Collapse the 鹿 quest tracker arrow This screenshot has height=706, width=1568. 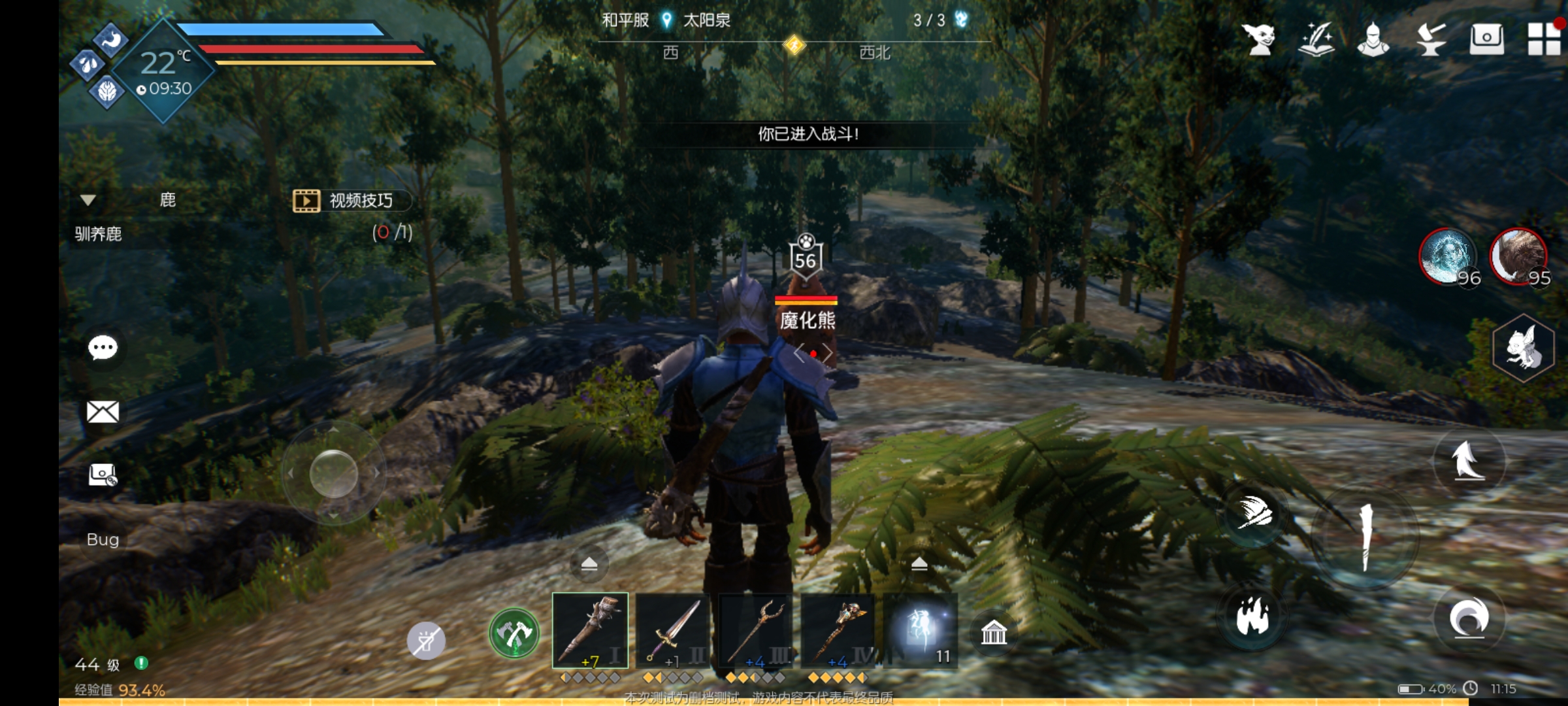88,200
